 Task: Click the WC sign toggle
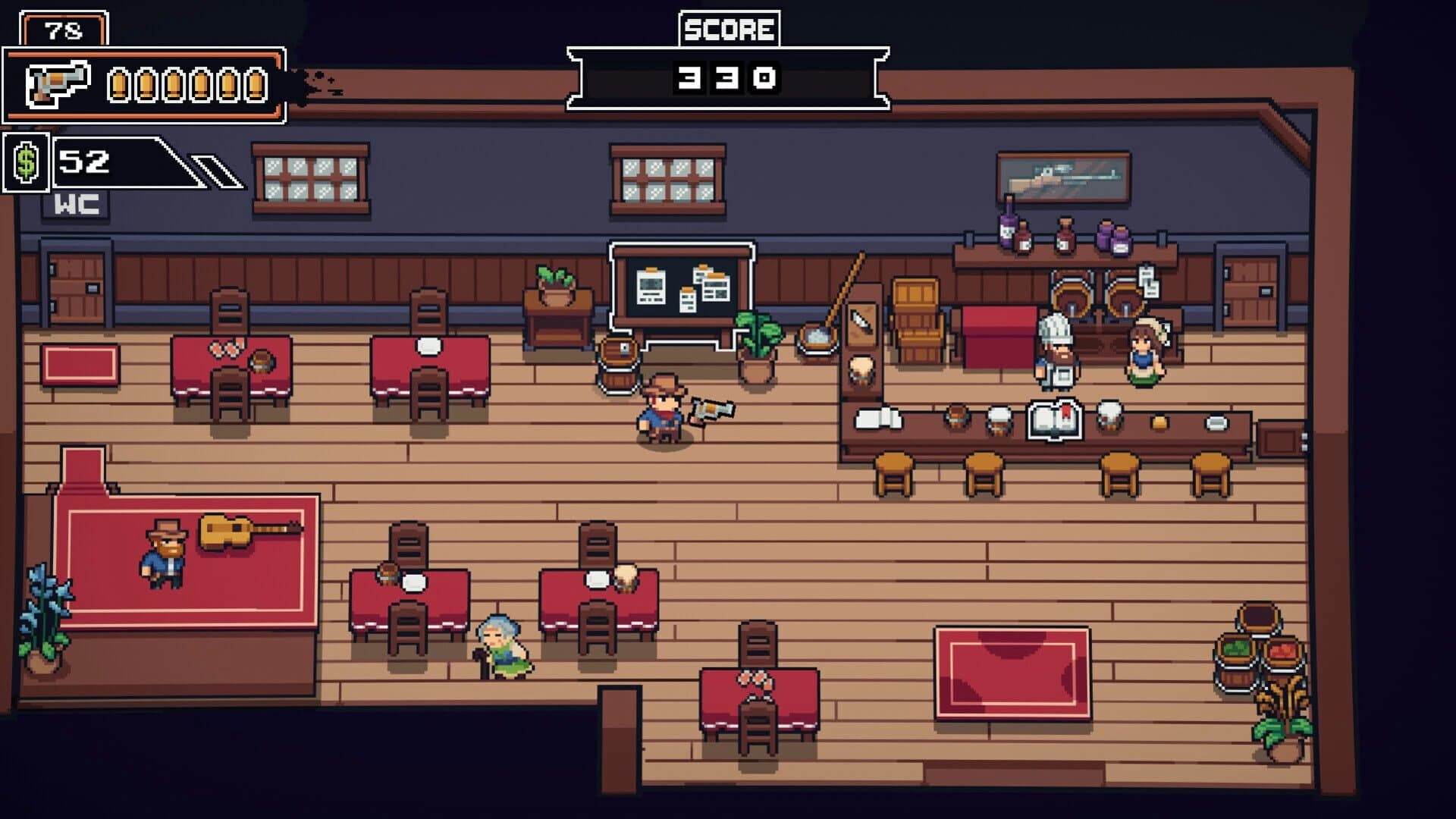pyautogui.click(x=76, y=203)
